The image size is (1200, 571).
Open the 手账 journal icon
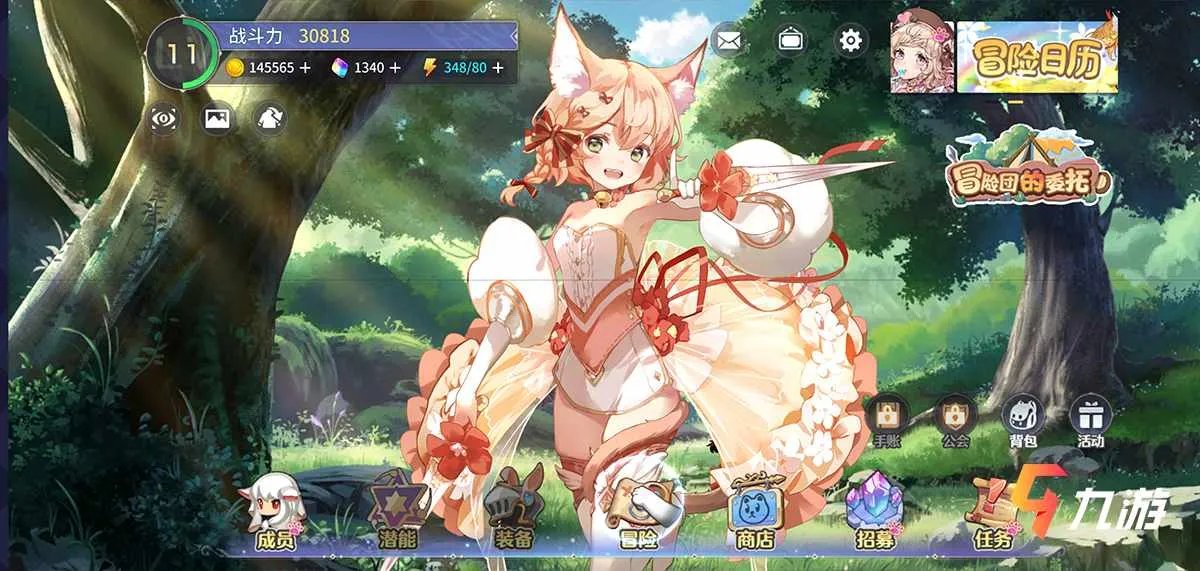point(887,419)
